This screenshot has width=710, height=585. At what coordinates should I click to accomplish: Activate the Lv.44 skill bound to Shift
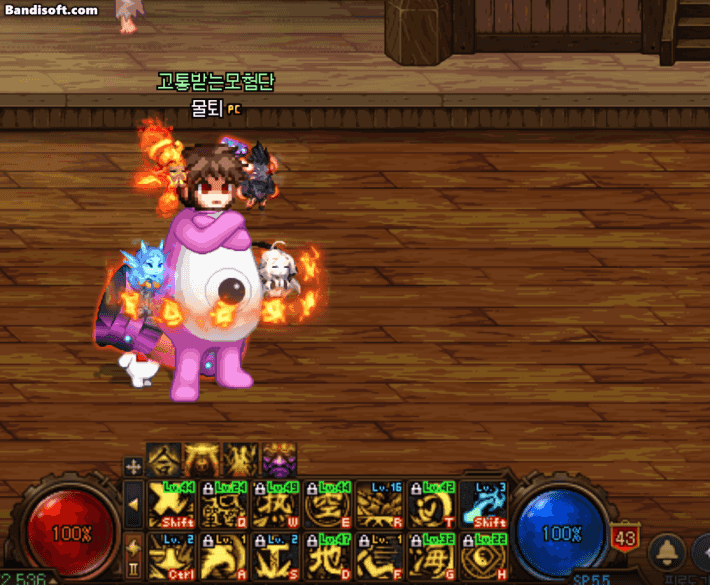(x=172, y=503)
